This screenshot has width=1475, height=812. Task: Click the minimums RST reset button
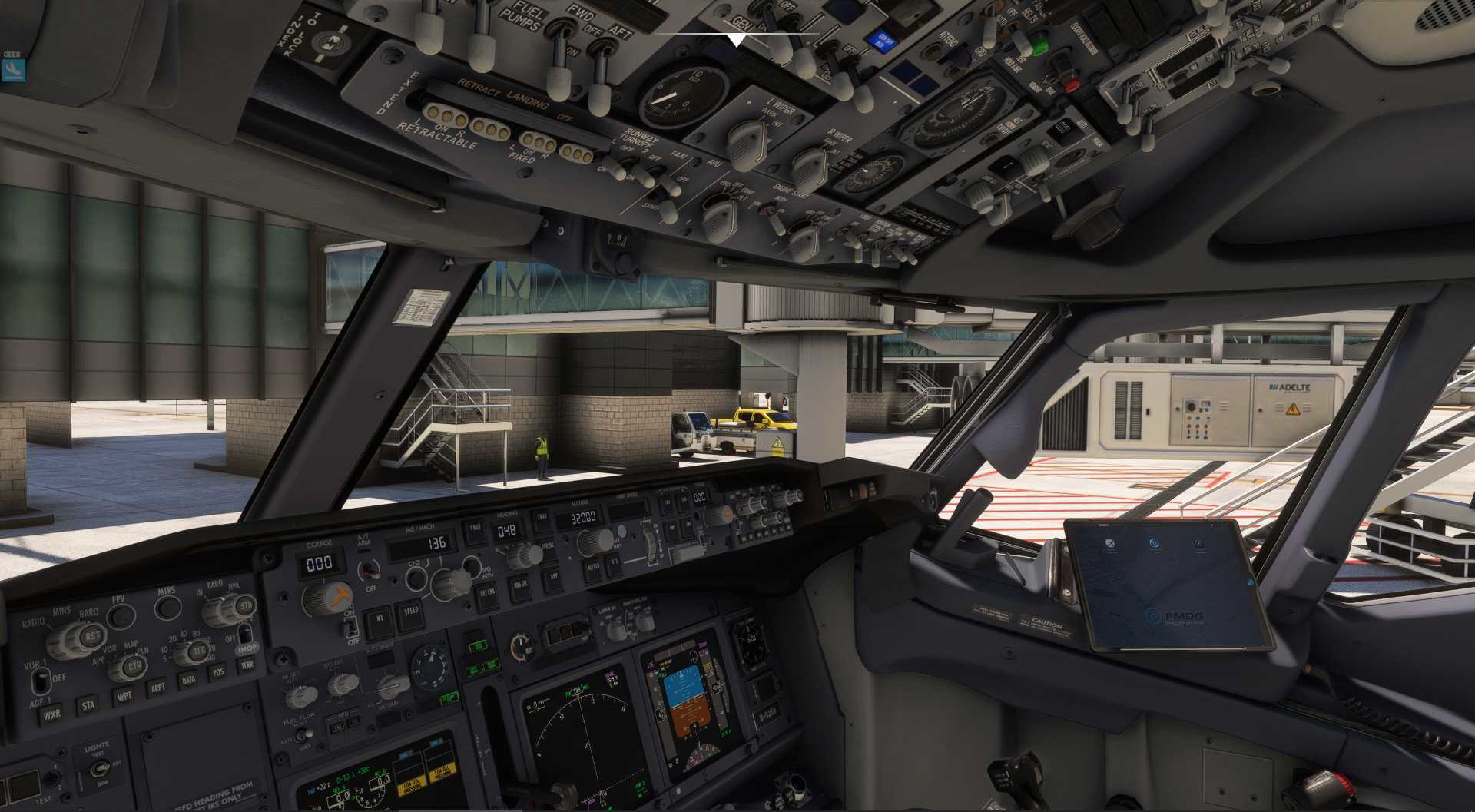(92, 636)
